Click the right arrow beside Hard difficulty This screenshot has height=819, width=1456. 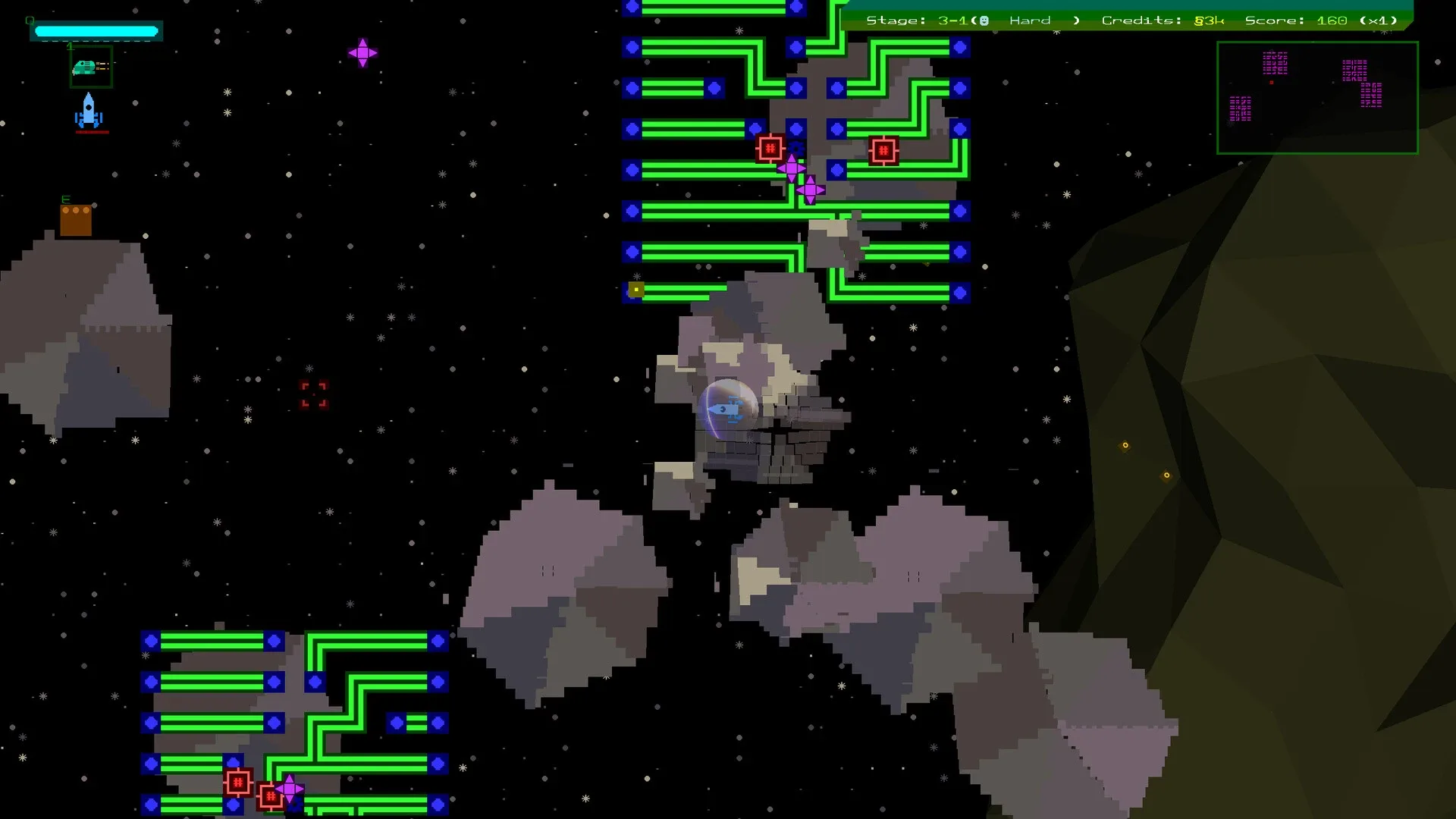coord(1076,20)
